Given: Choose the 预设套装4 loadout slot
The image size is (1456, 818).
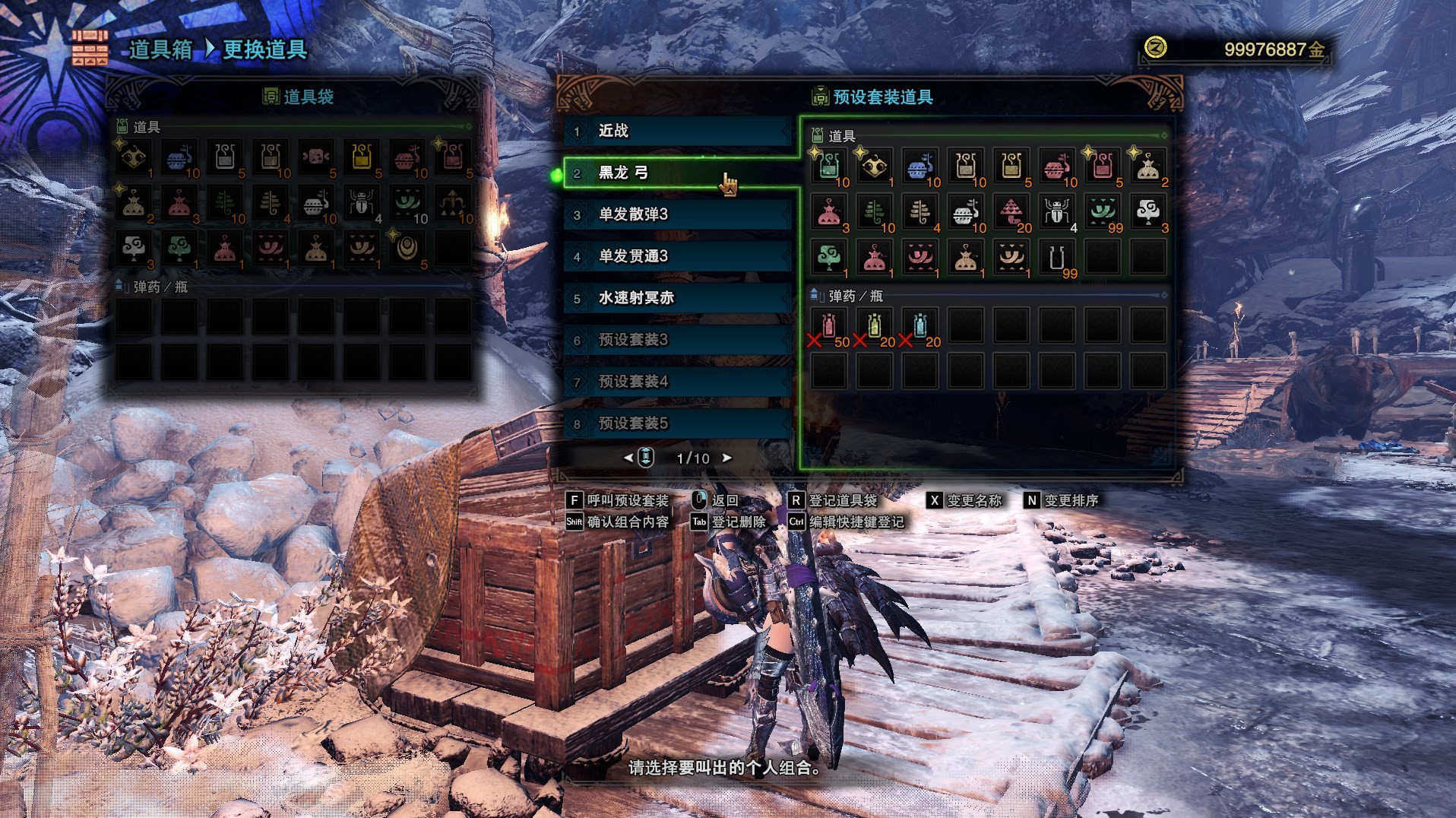Looking at the screenshot, I should (676, 382).
